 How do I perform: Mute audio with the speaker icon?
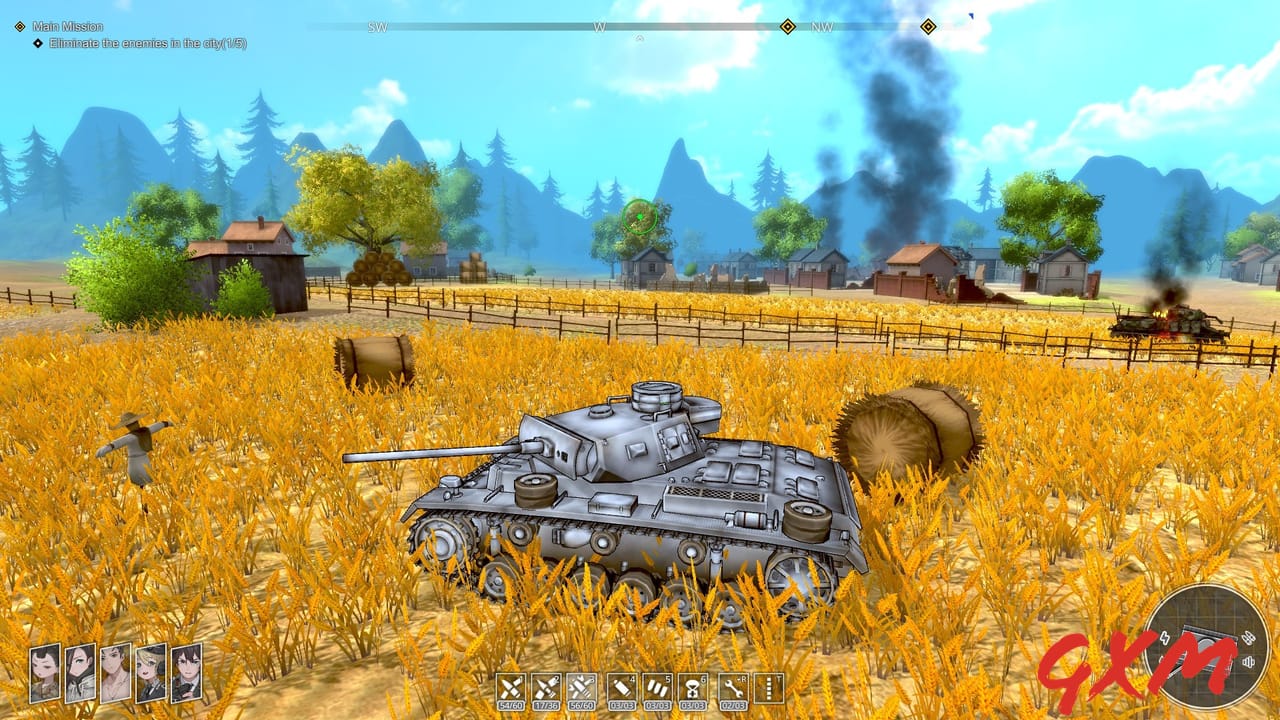[1248, 662]
